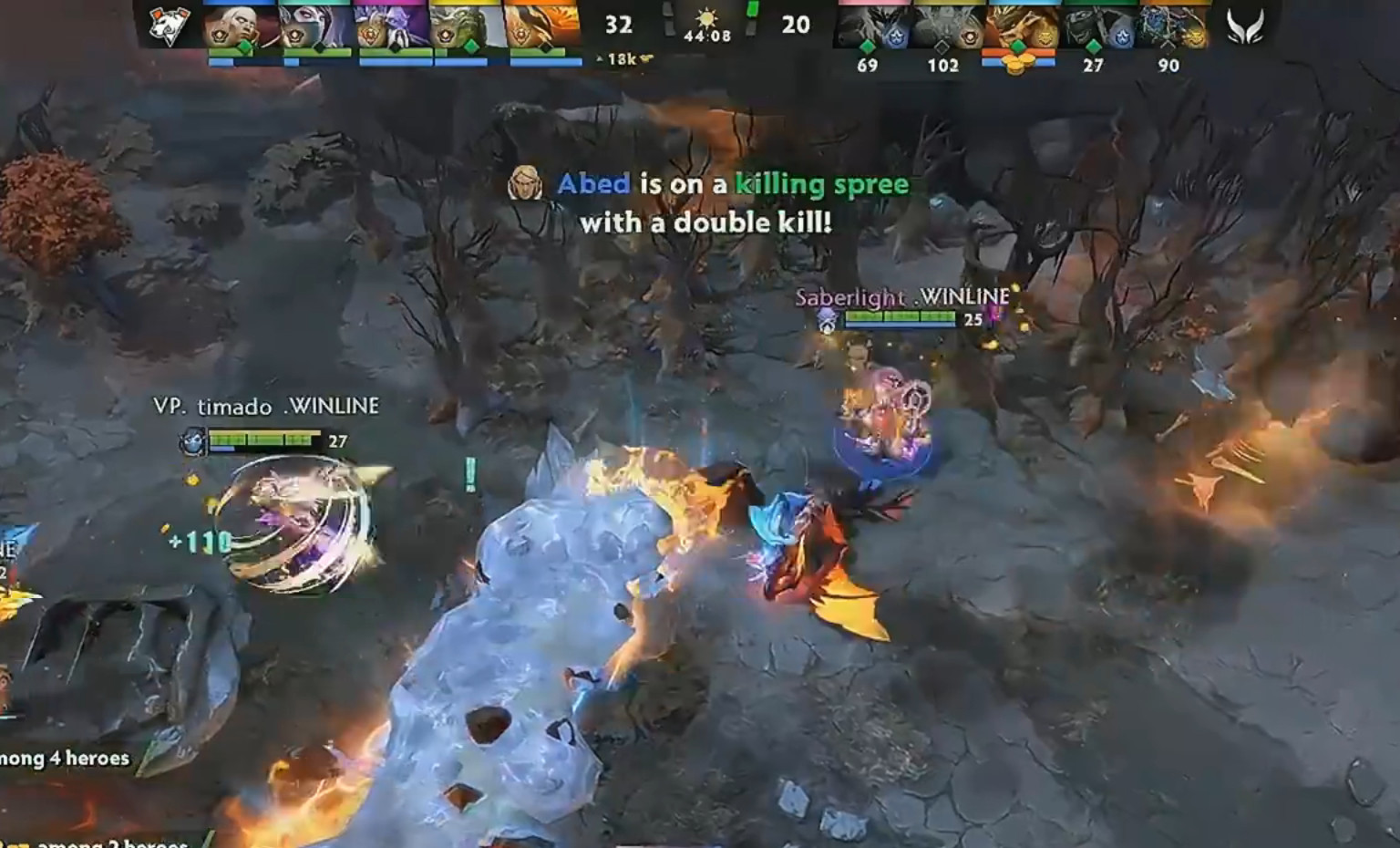This screenshot has height=848, width=1400.
Task: Select the rightmost Dire hero portrait
Action: (x=1168, y=26)
